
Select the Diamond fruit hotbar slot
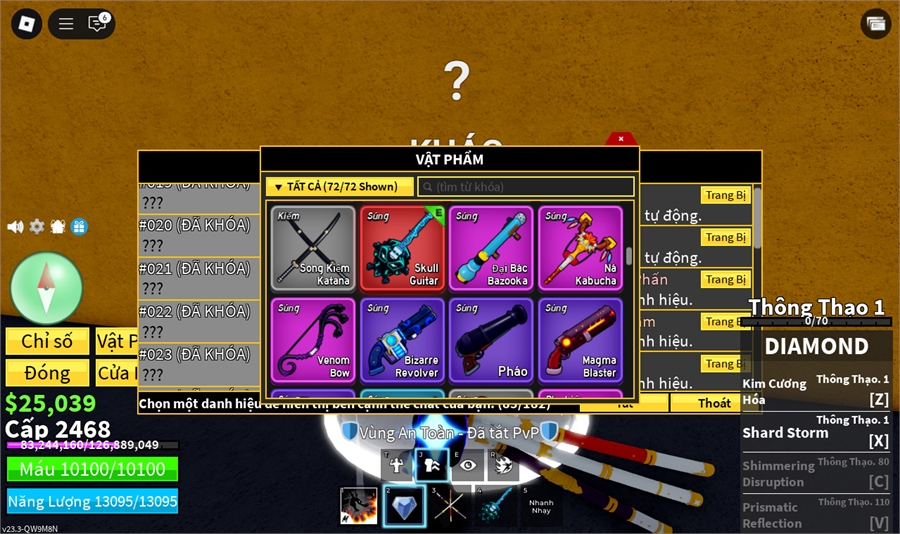point(404,506)
